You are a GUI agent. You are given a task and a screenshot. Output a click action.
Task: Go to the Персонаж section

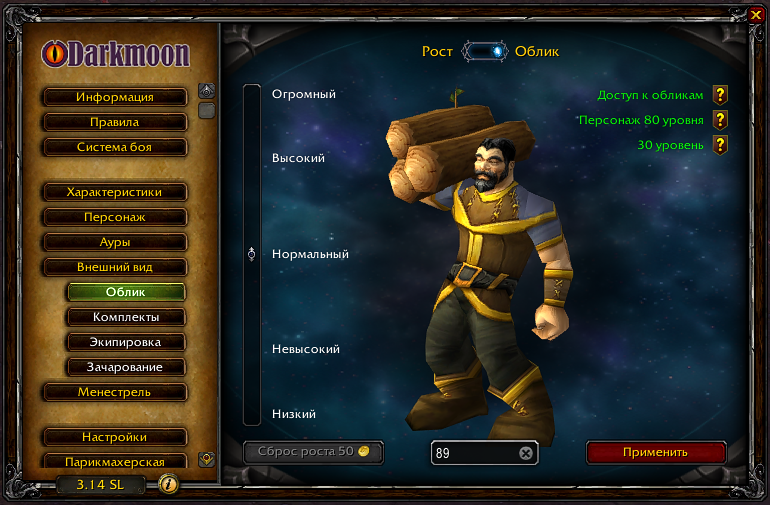(115, 217)
